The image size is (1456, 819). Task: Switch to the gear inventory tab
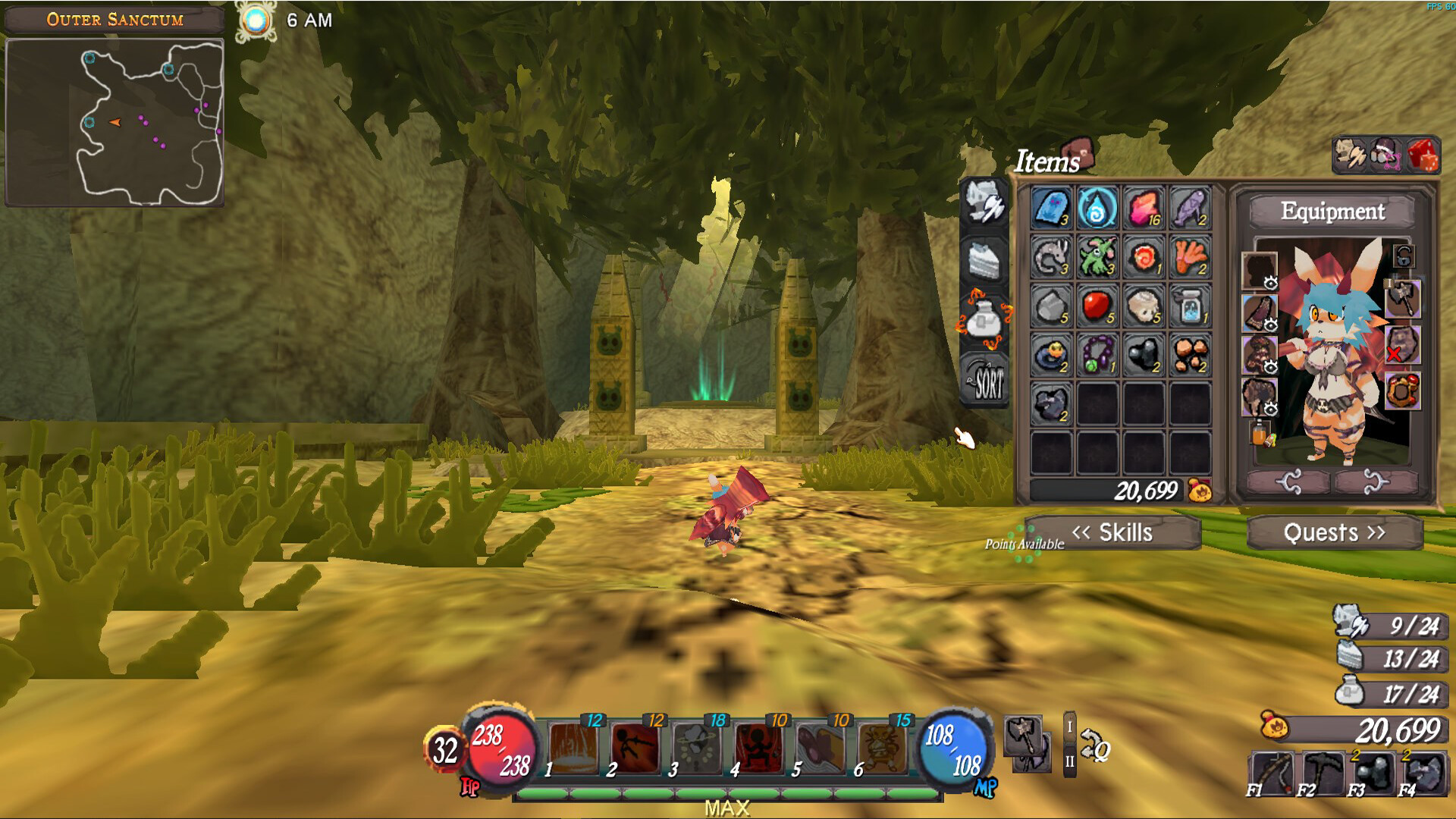coord(984,203)
